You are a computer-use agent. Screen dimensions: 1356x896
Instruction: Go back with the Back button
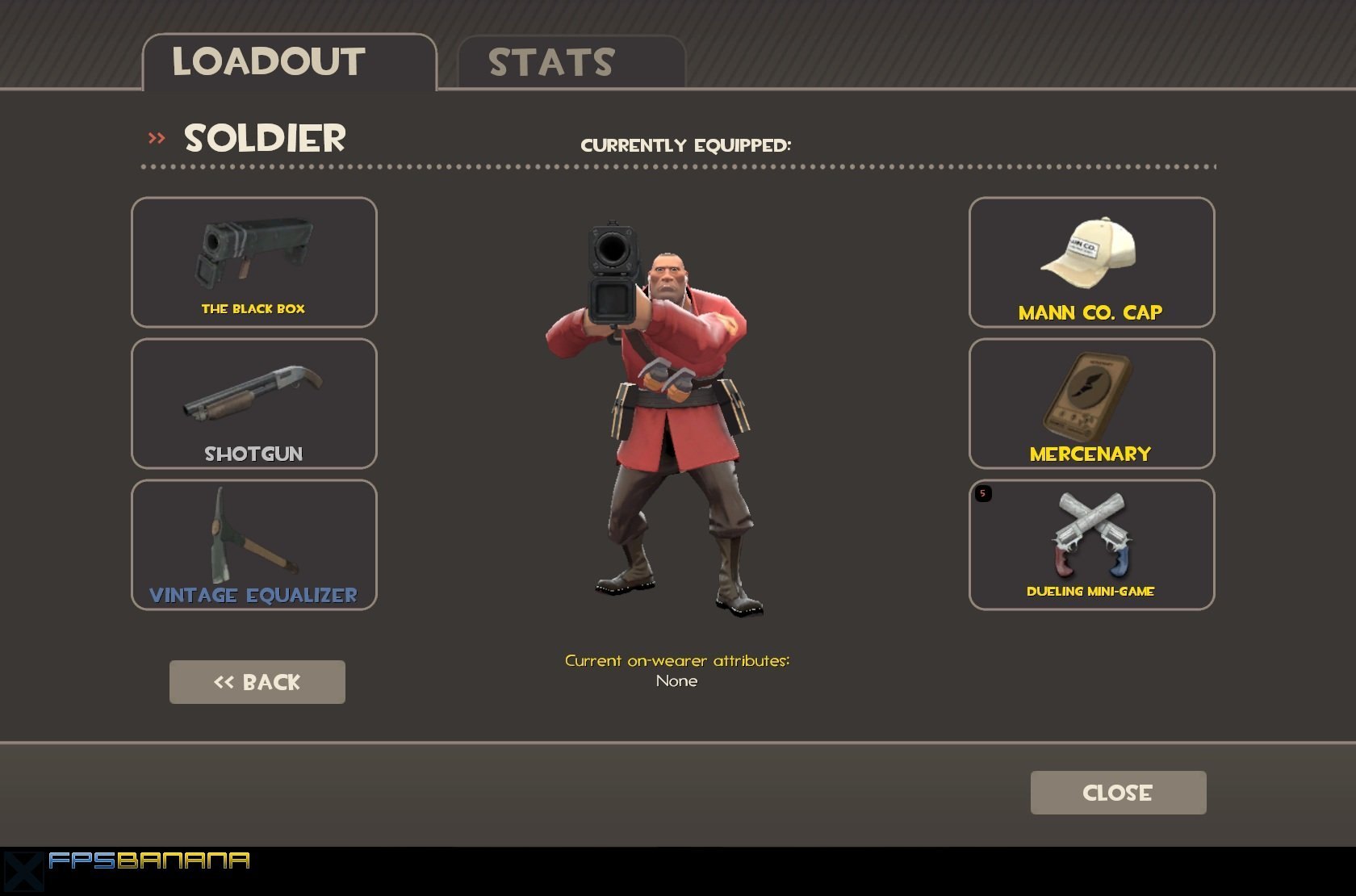coord(257,682)
